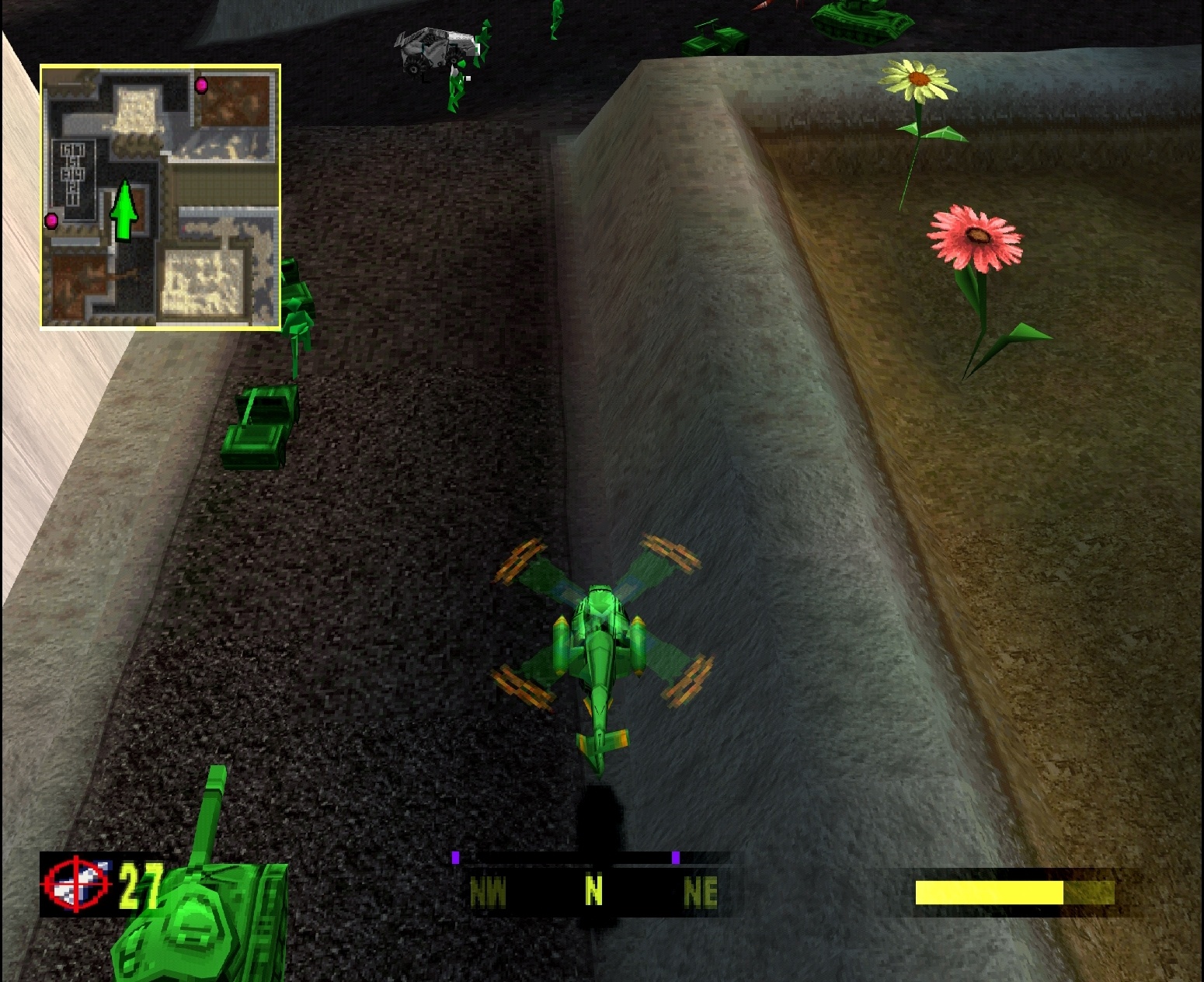Click the right purple marker on the compass
The image size is (1204, 982).
point(674,858)
